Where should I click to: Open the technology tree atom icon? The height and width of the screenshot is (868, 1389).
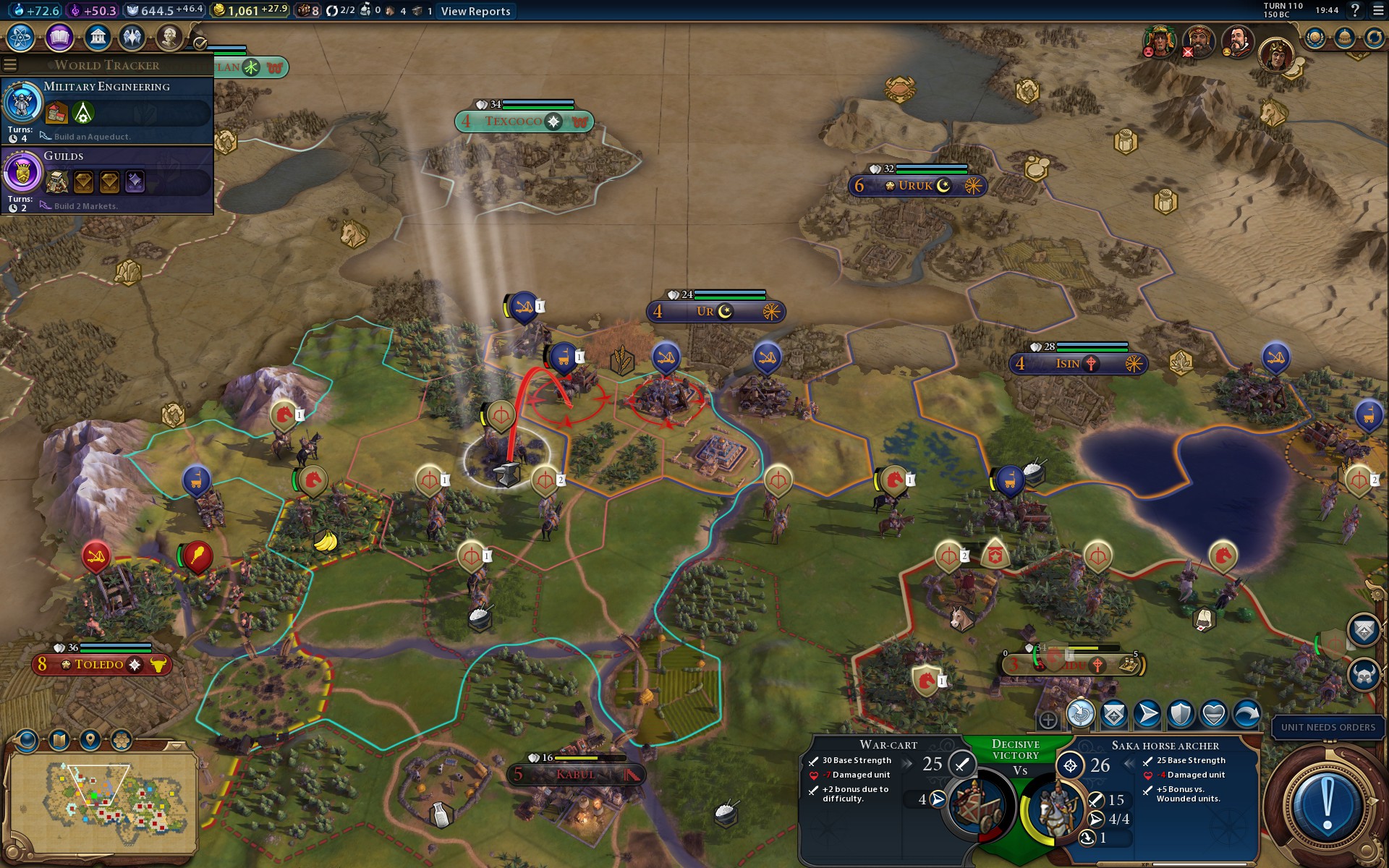[x=21, y=37]
